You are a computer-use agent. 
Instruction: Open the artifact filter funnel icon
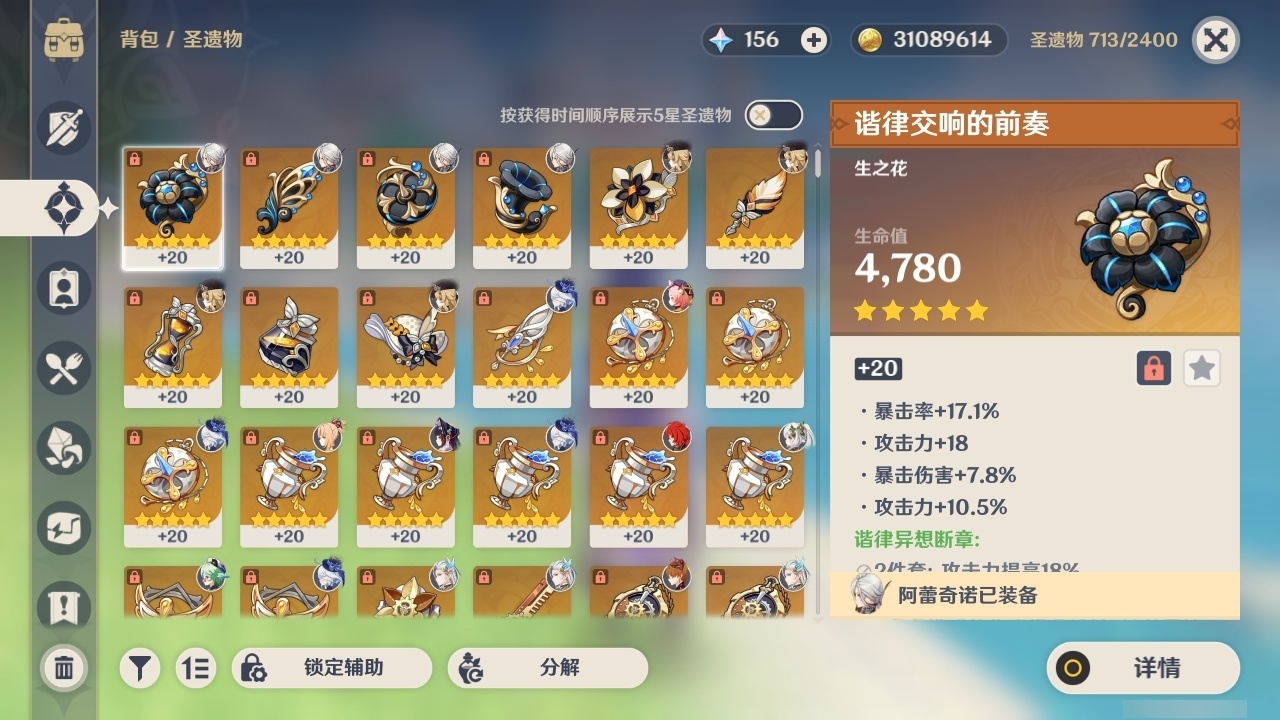pos(140,667)
